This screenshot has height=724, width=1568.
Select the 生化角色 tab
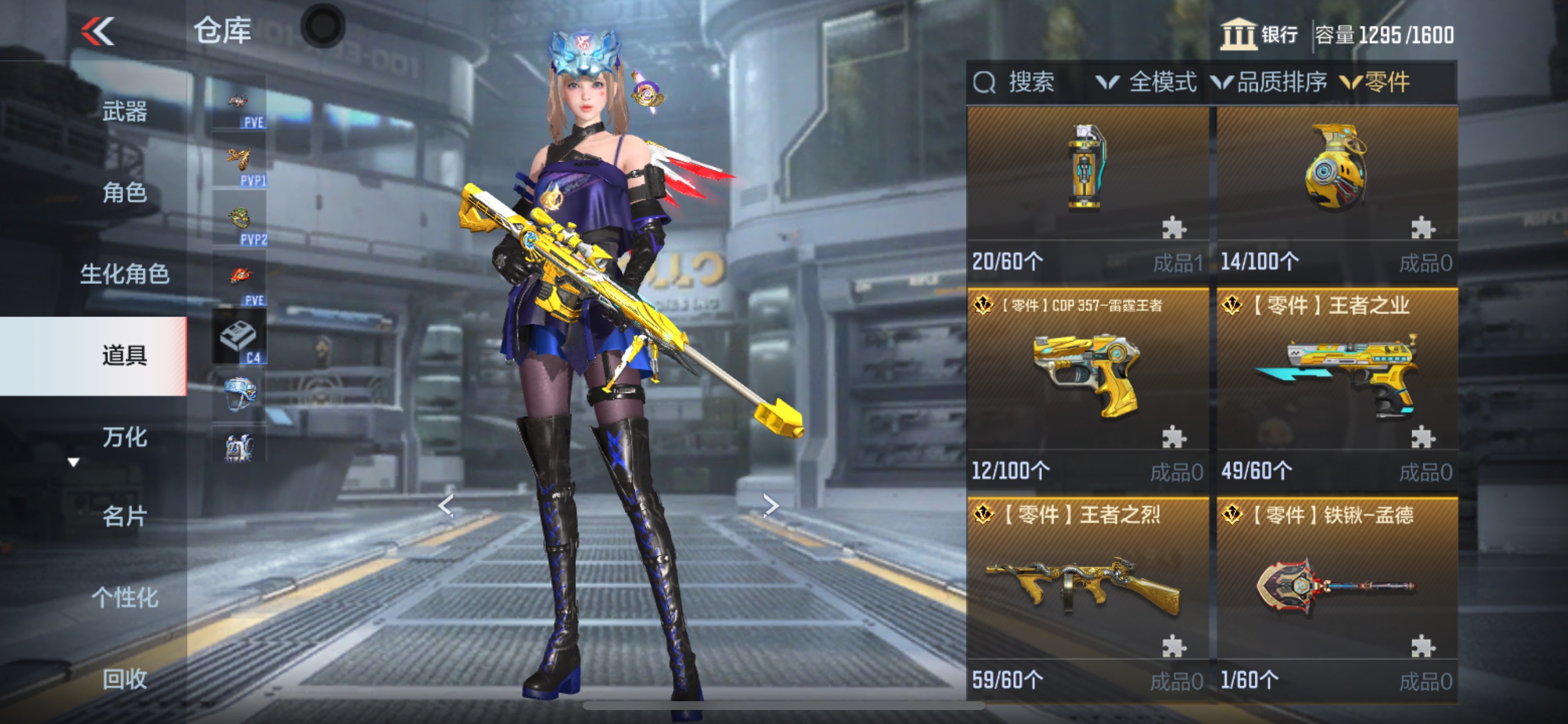point(124,274)
